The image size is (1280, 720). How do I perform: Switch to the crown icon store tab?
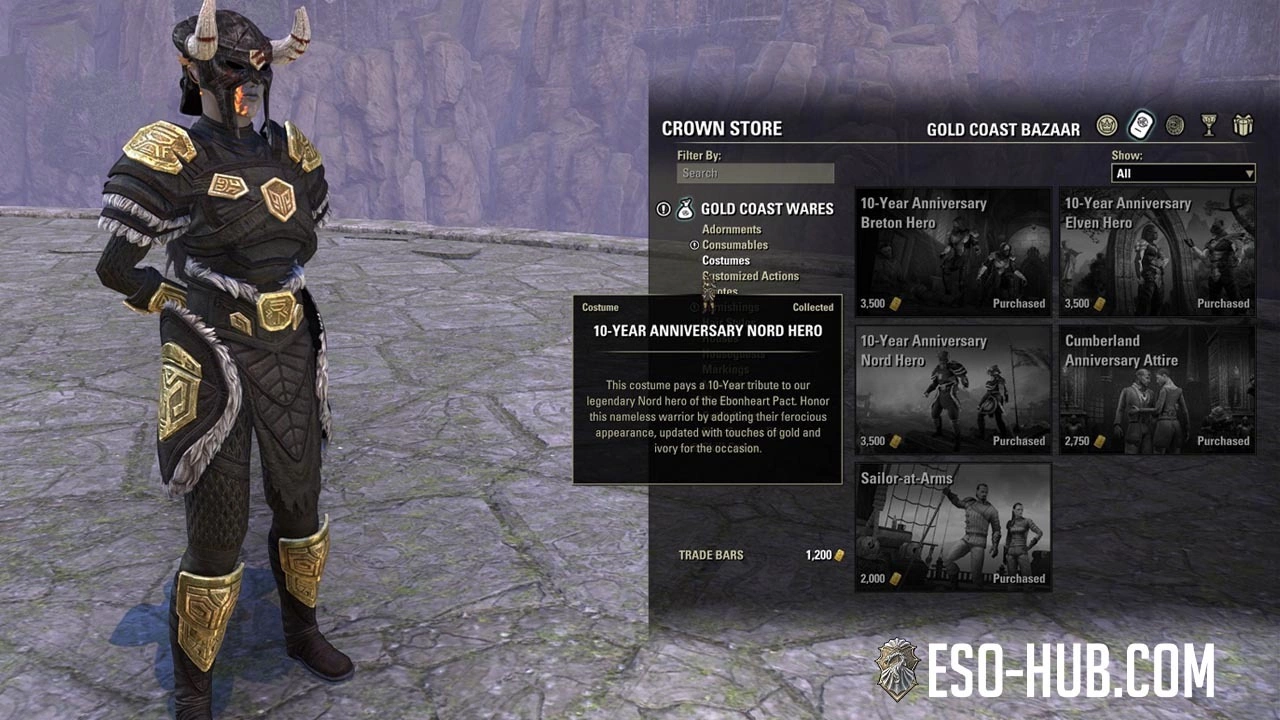coord(1106,126)
